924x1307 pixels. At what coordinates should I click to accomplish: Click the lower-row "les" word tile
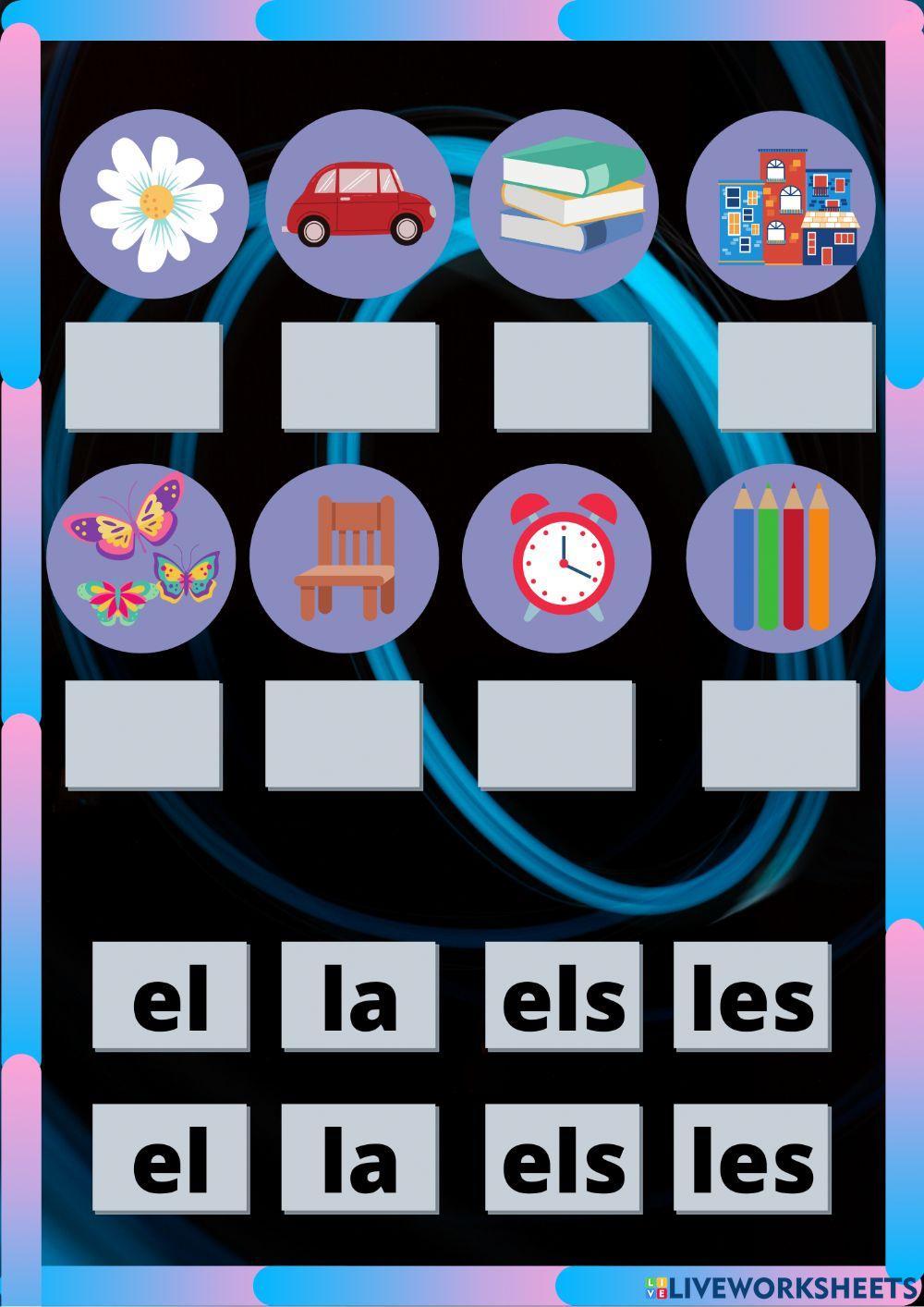coord(751,1157)
